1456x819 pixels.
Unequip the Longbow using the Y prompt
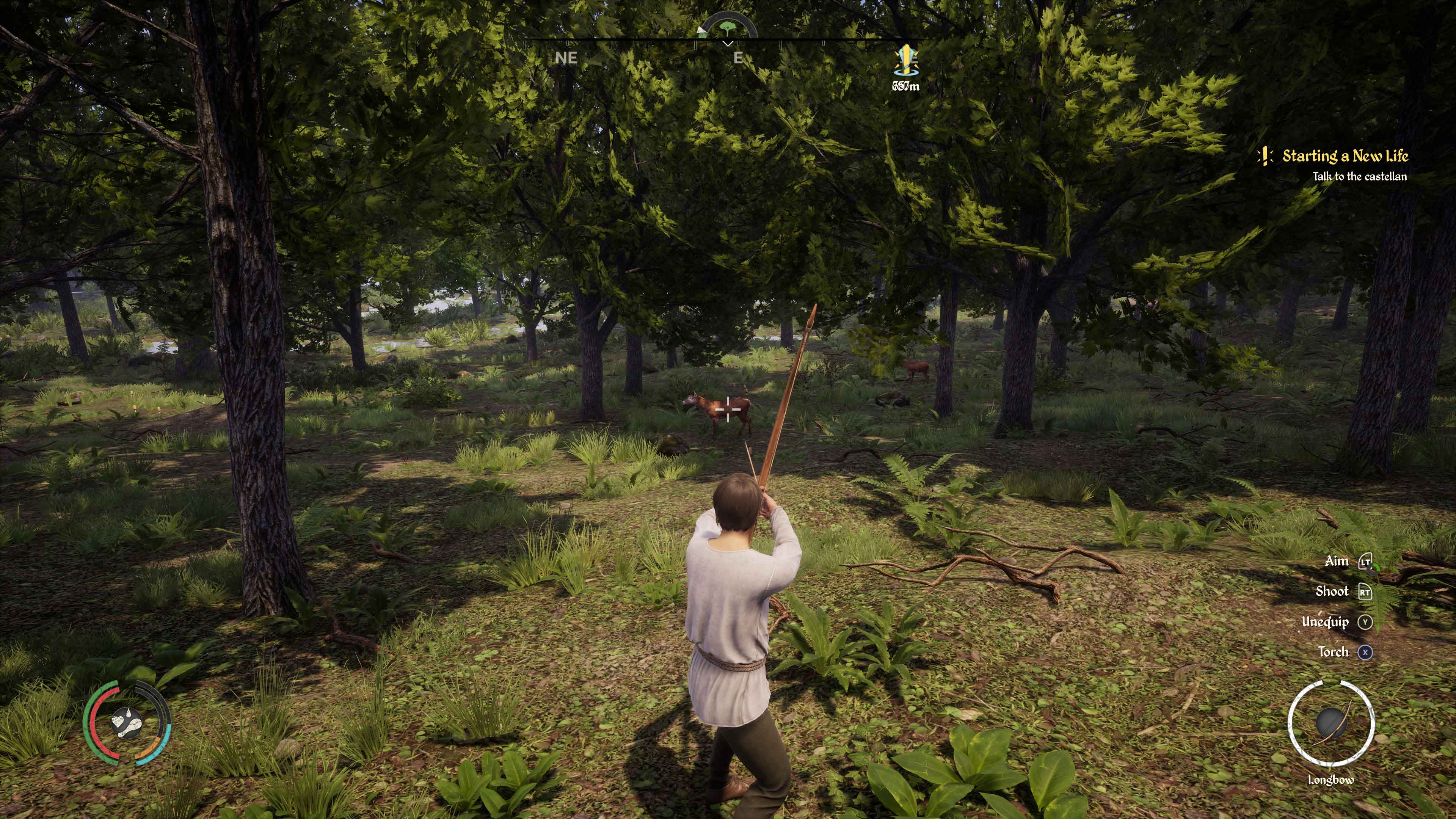click(1365, 623)
